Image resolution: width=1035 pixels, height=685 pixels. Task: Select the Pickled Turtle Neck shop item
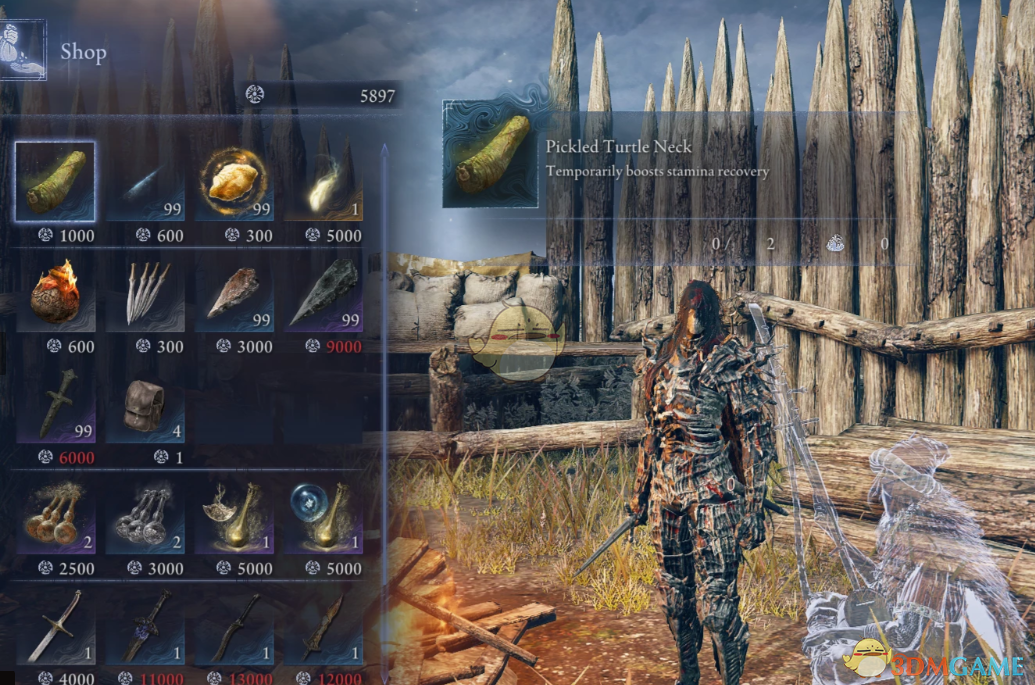pos(55,181)
